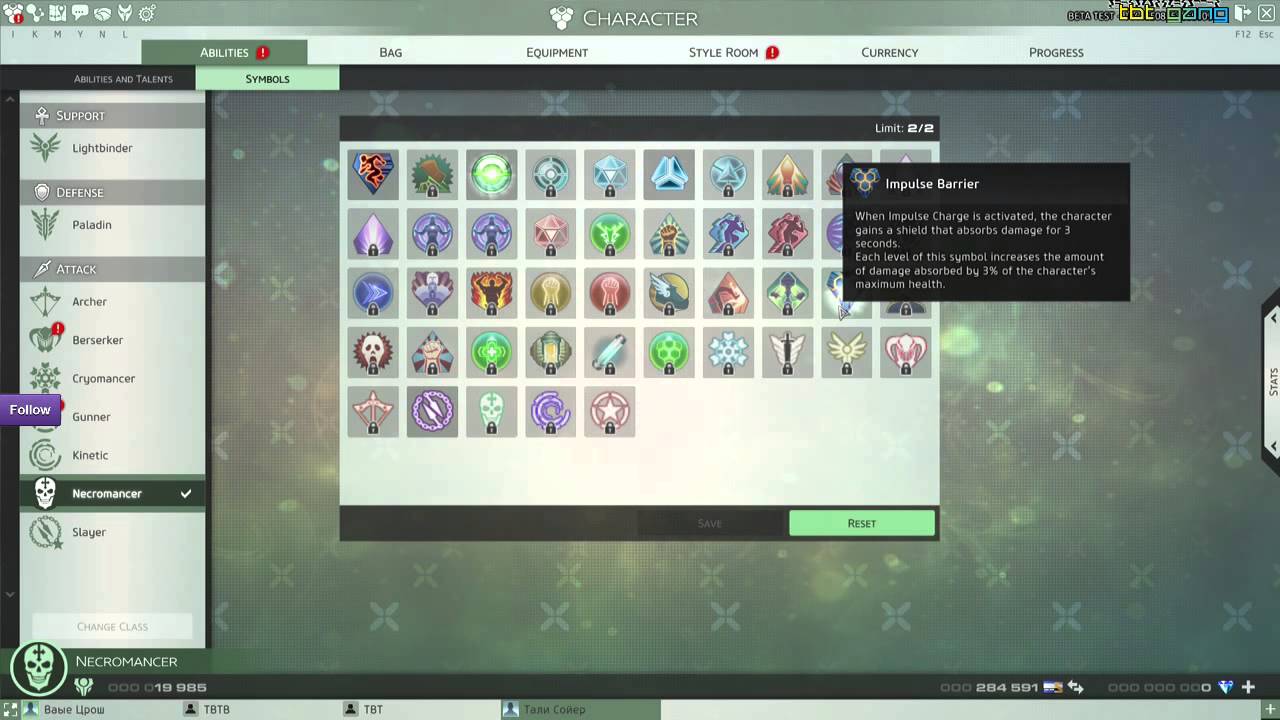
Task: Select Paladin under the Defense section
Action: [x=45, y=224]
